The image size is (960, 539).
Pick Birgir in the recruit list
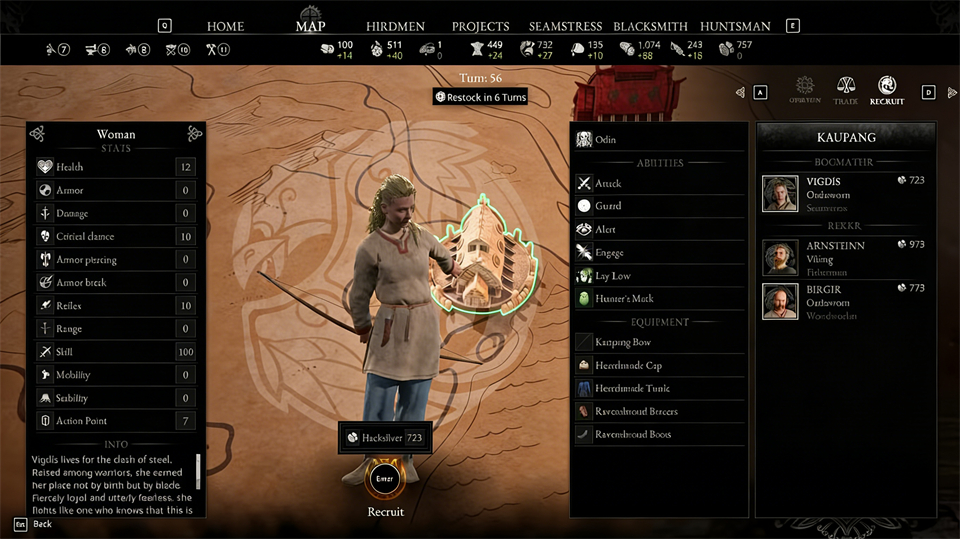tap(845, 302)
